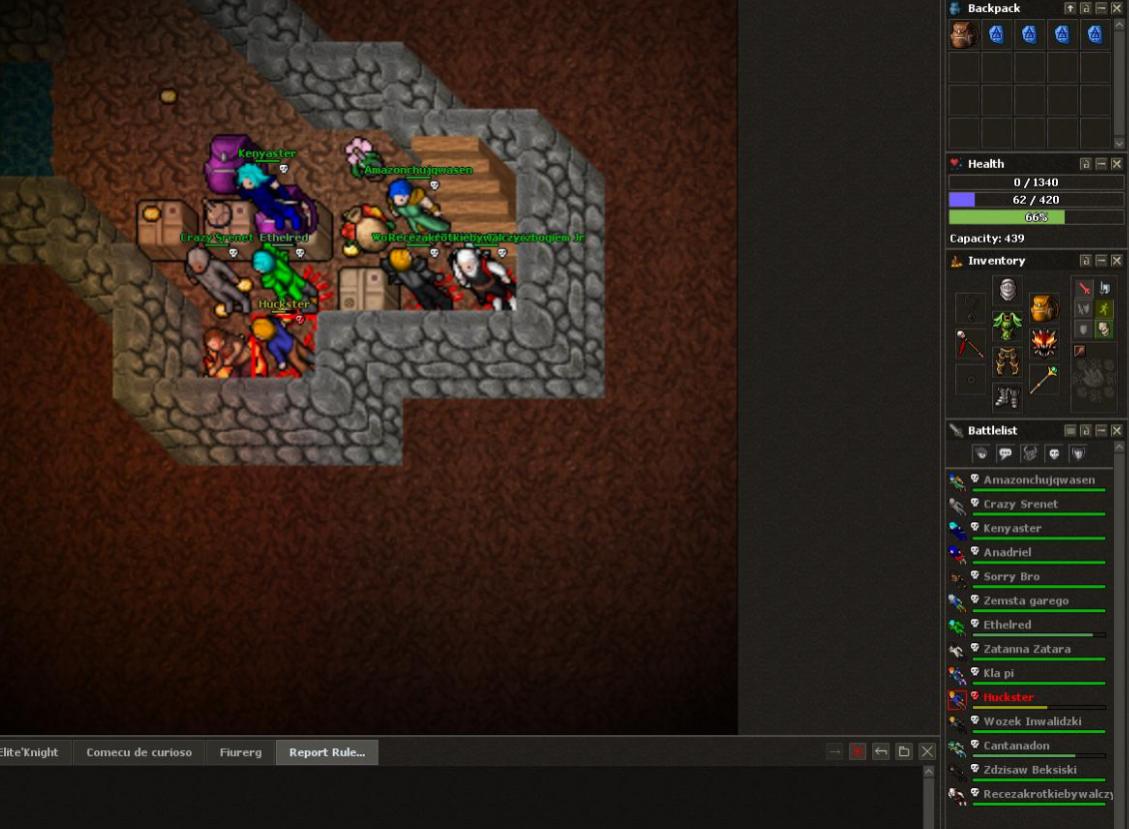1129x829 pixels.
Task: Close the Inventory panel
Action: [1117, 261]
